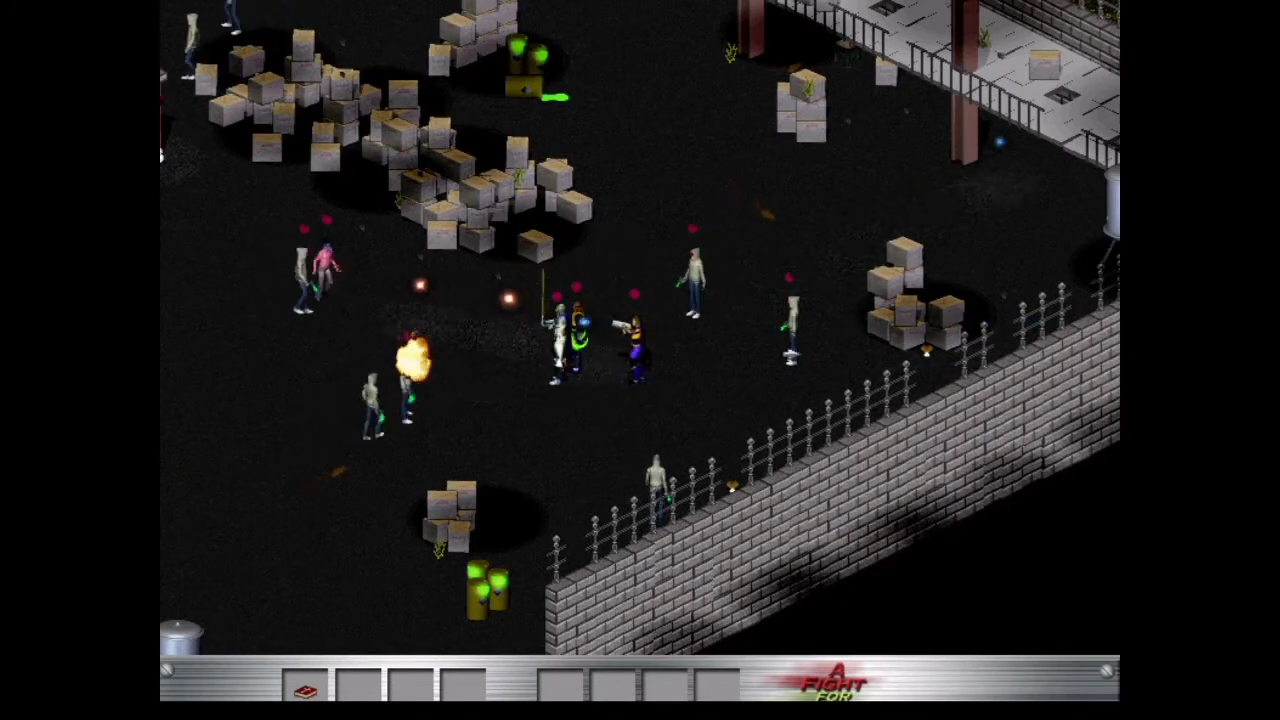Click the glowing orange dot left of the player
The width and height of the screenshot is (1280, 720).
(508, 297)
